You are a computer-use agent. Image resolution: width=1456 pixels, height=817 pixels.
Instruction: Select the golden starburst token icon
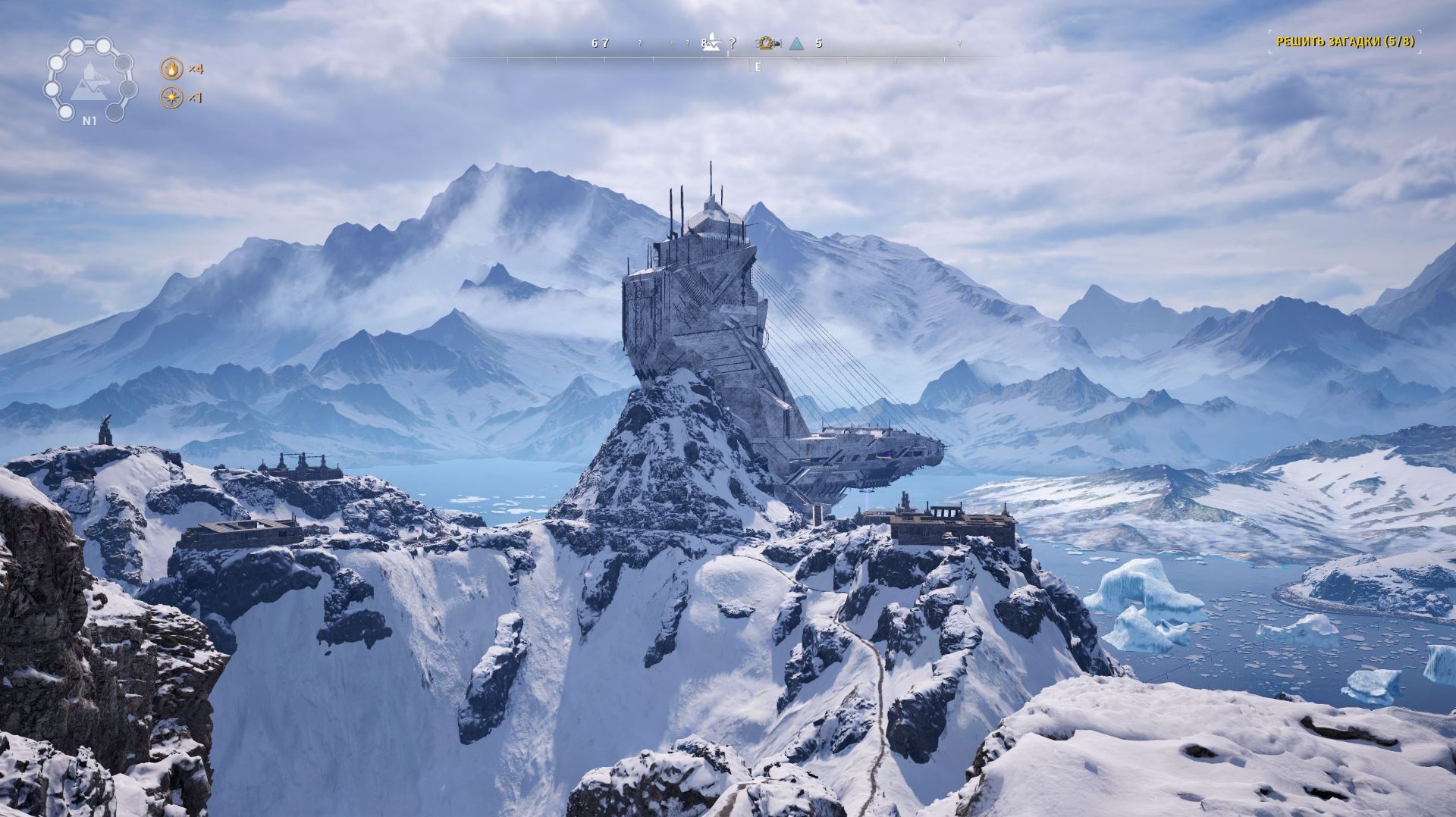coord(172,98)
